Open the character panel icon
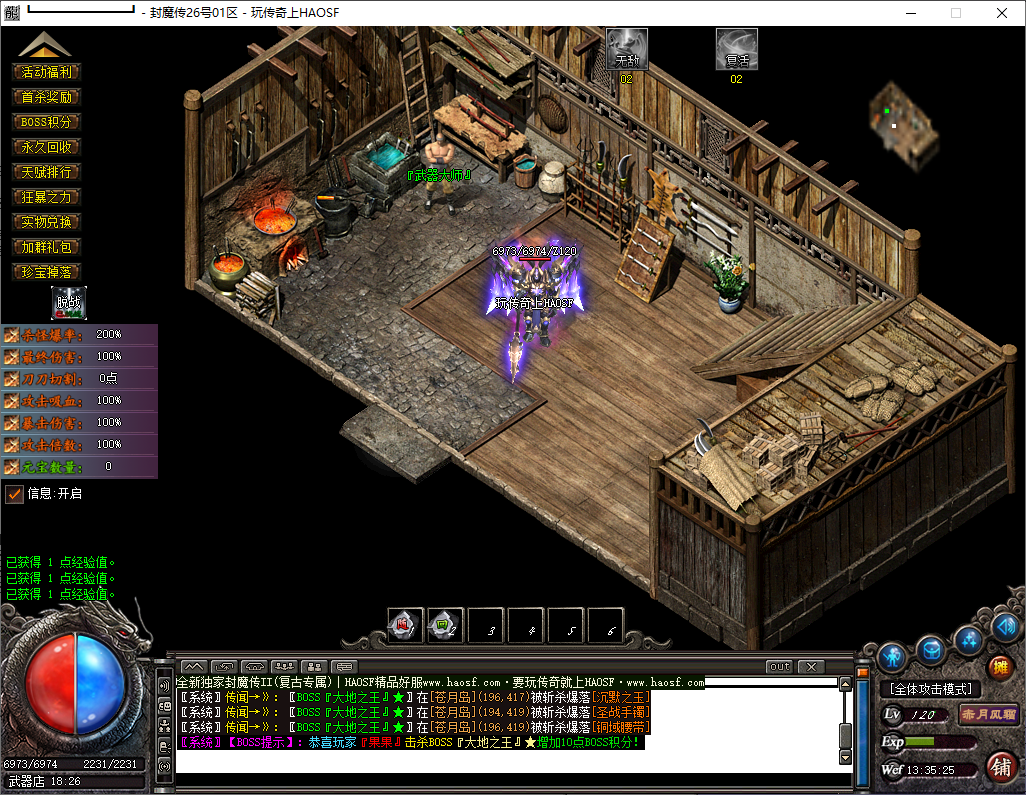The height and width of the screenshot is (795, 1026). coord(893,656)
